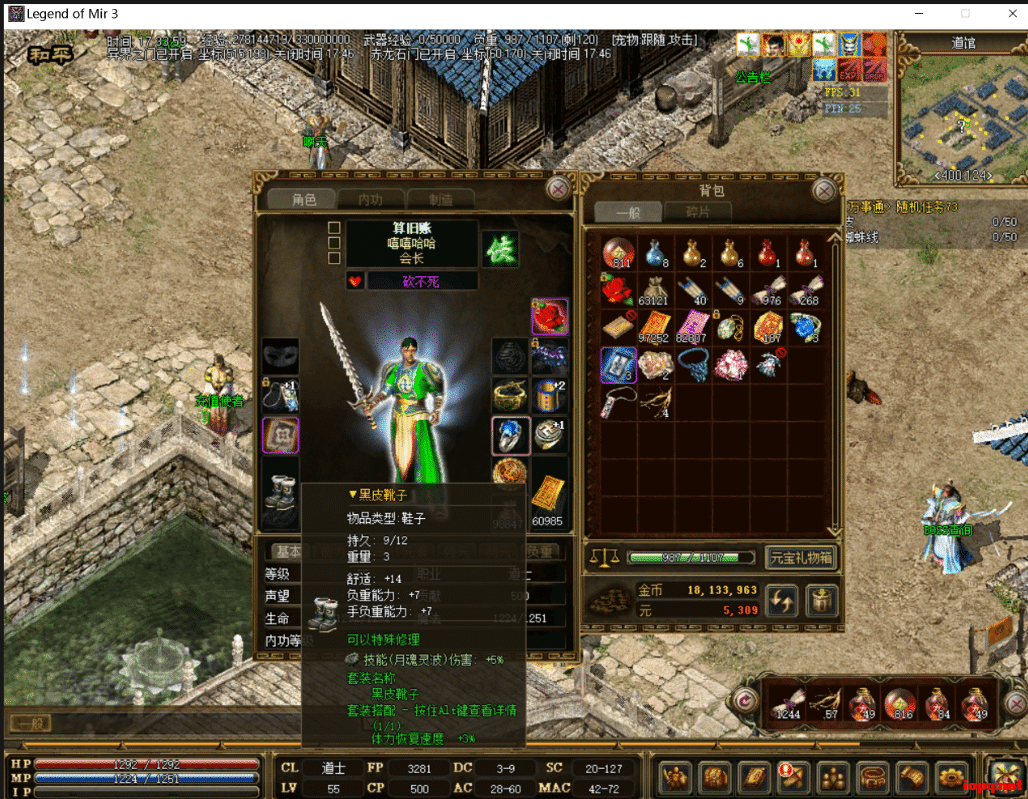Select the equipped mask slot

click(x=280, y=356)
